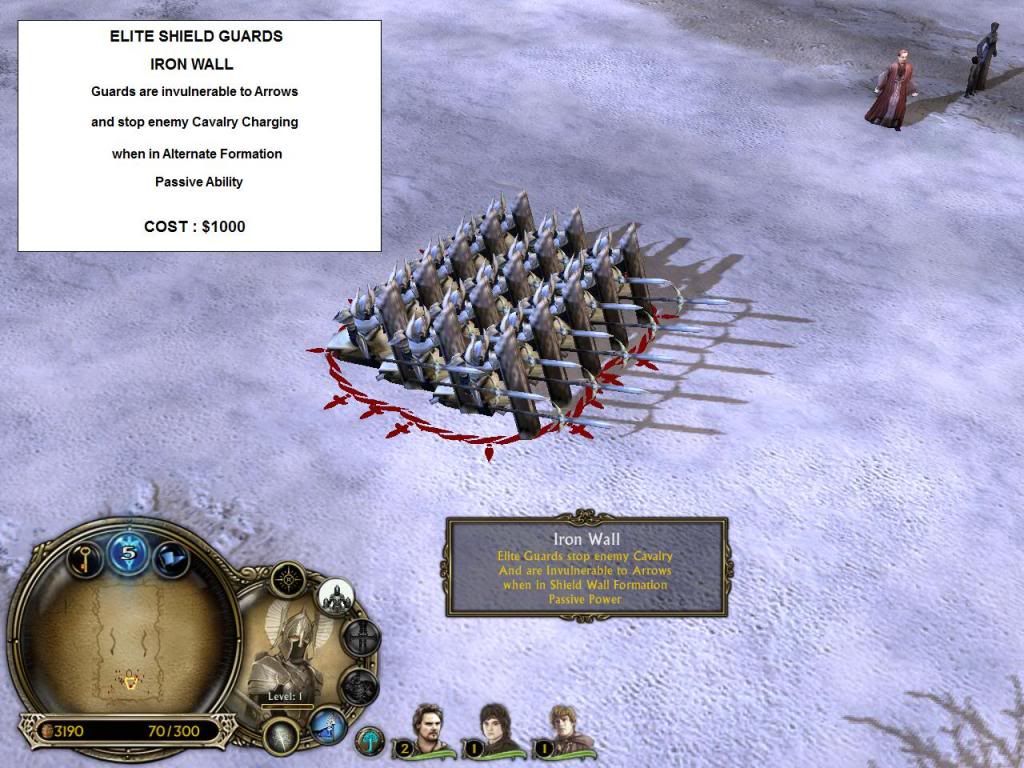Select the bearded hero portrait numbered 2
The width and height of the screenshot is (1024, 768).
pos(431,730)
